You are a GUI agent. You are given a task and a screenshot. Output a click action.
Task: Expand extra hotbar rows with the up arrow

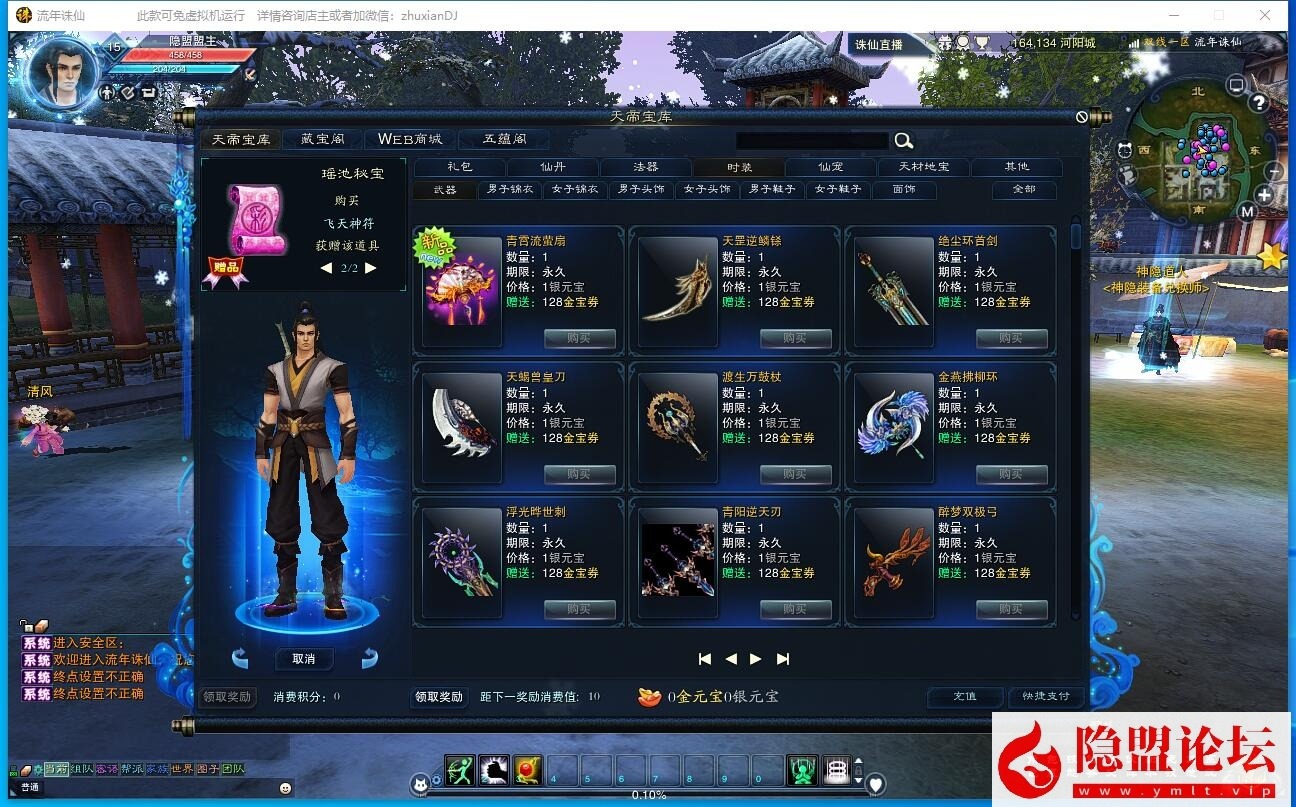[x=859, y=762]
